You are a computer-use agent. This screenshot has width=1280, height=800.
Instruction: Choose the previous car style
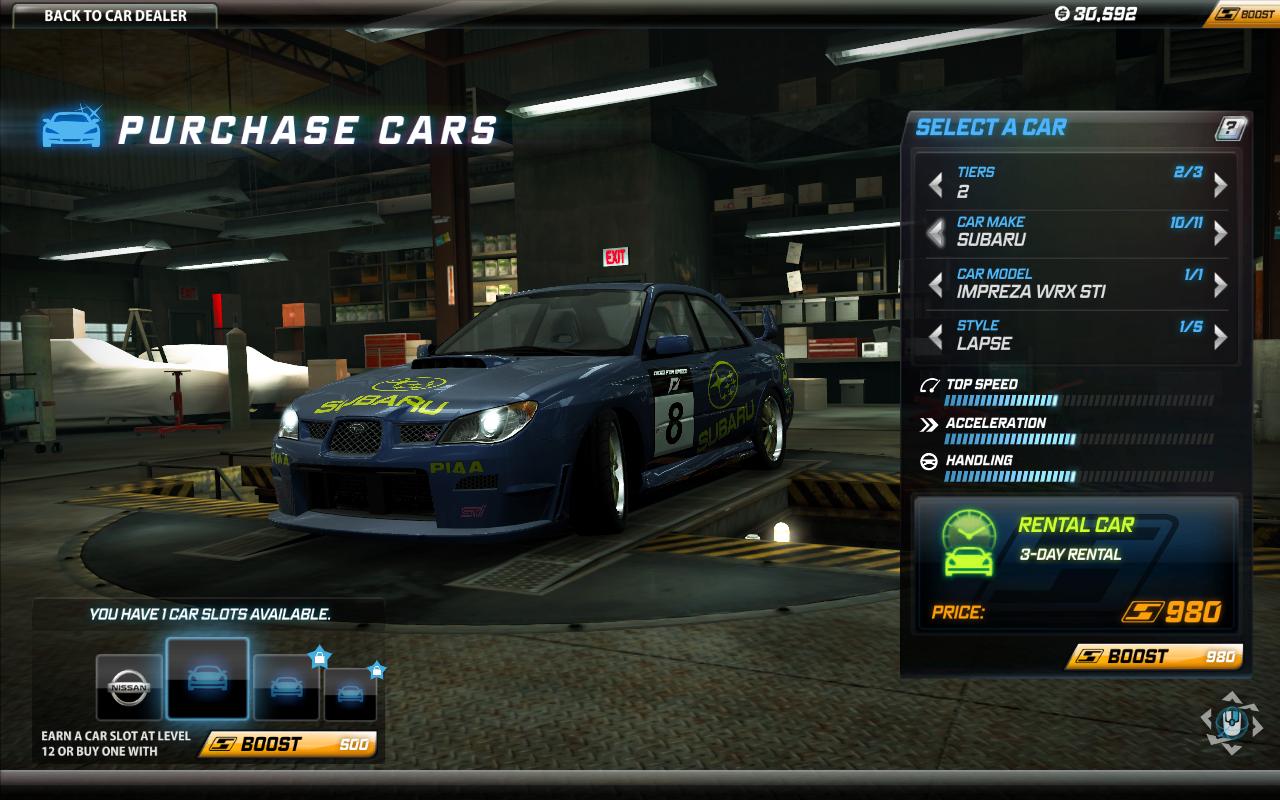(936, 337)
